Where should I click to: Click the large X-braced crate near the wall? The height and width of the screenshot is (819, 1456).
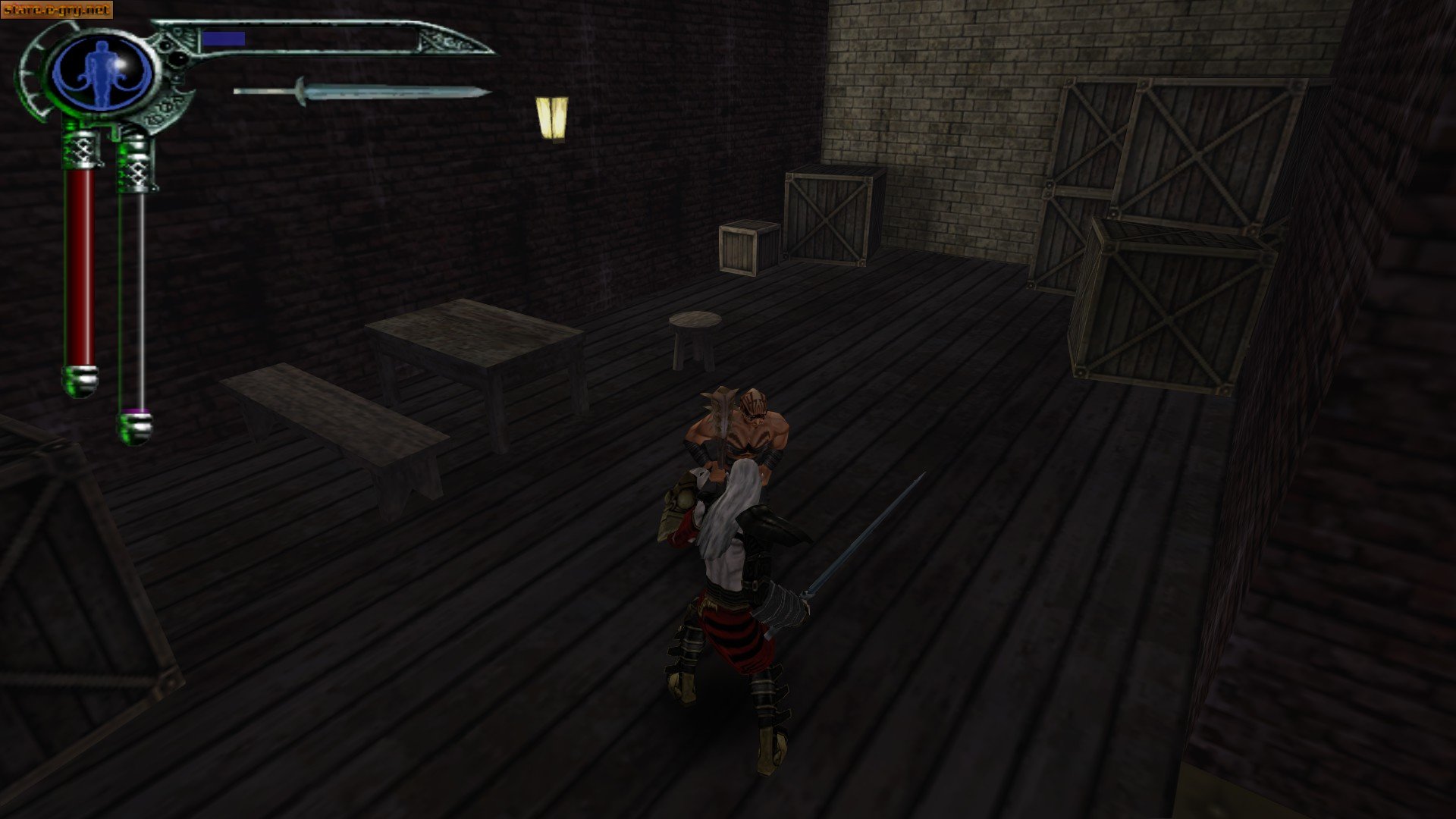pos(830,216)
